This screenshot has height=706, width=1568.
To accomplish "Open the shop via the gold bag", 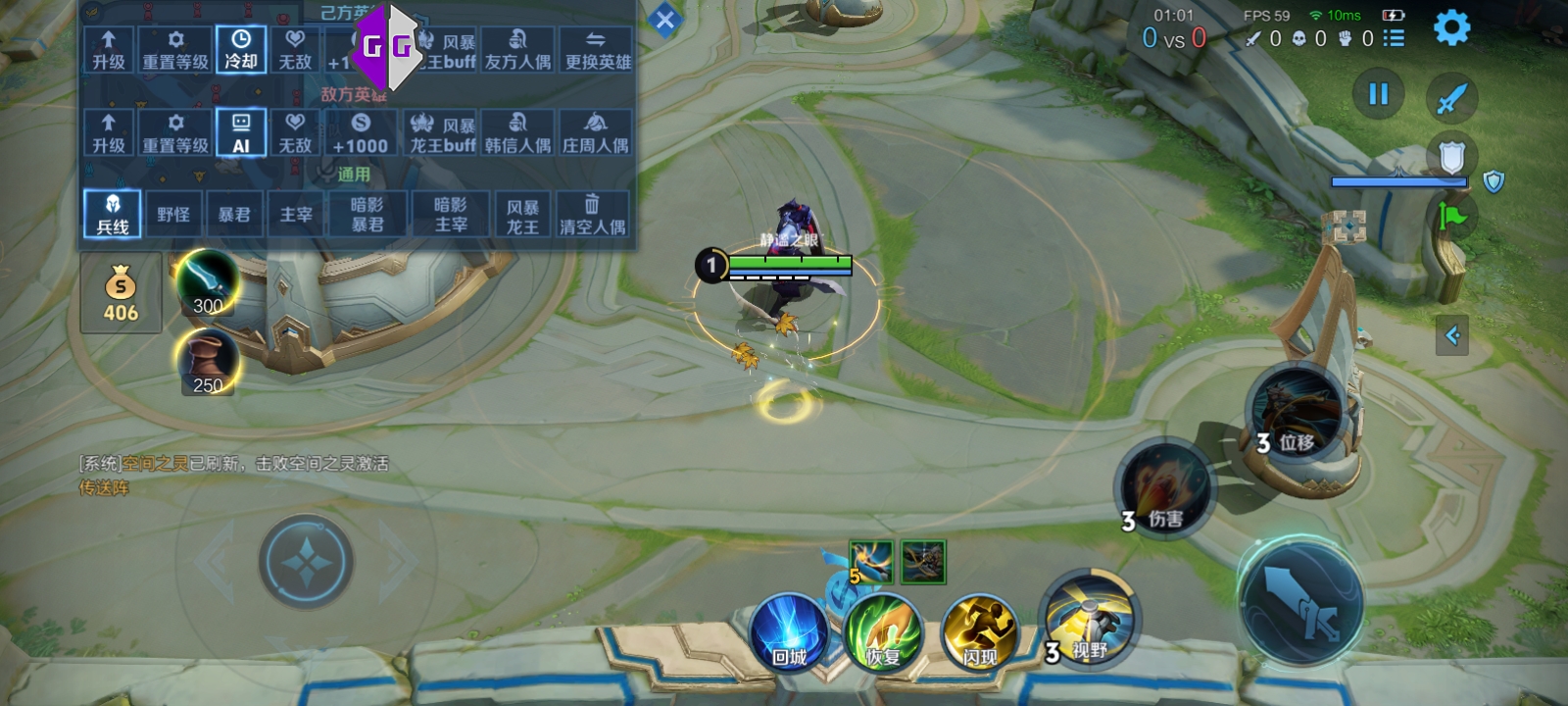I will tap(121, 293).
